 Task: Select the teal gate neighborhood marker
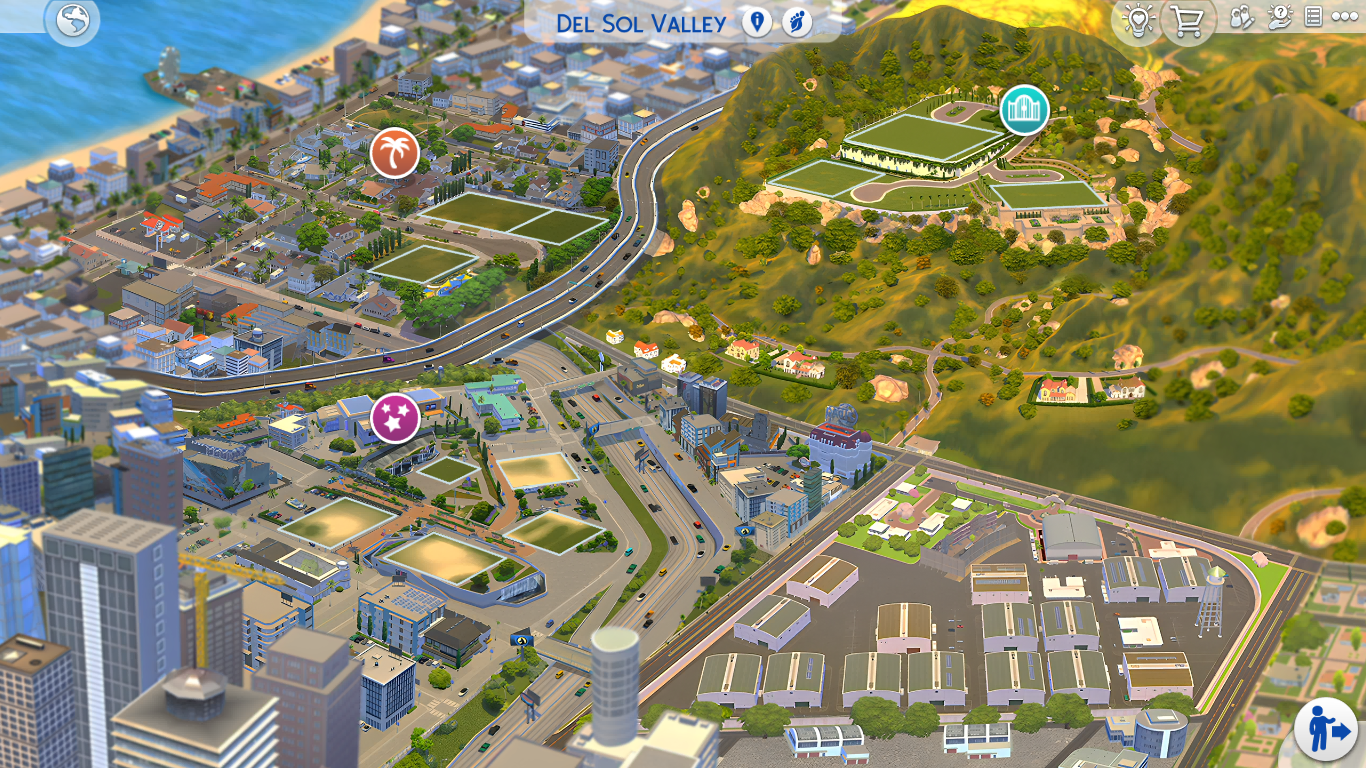[1024, 110]
